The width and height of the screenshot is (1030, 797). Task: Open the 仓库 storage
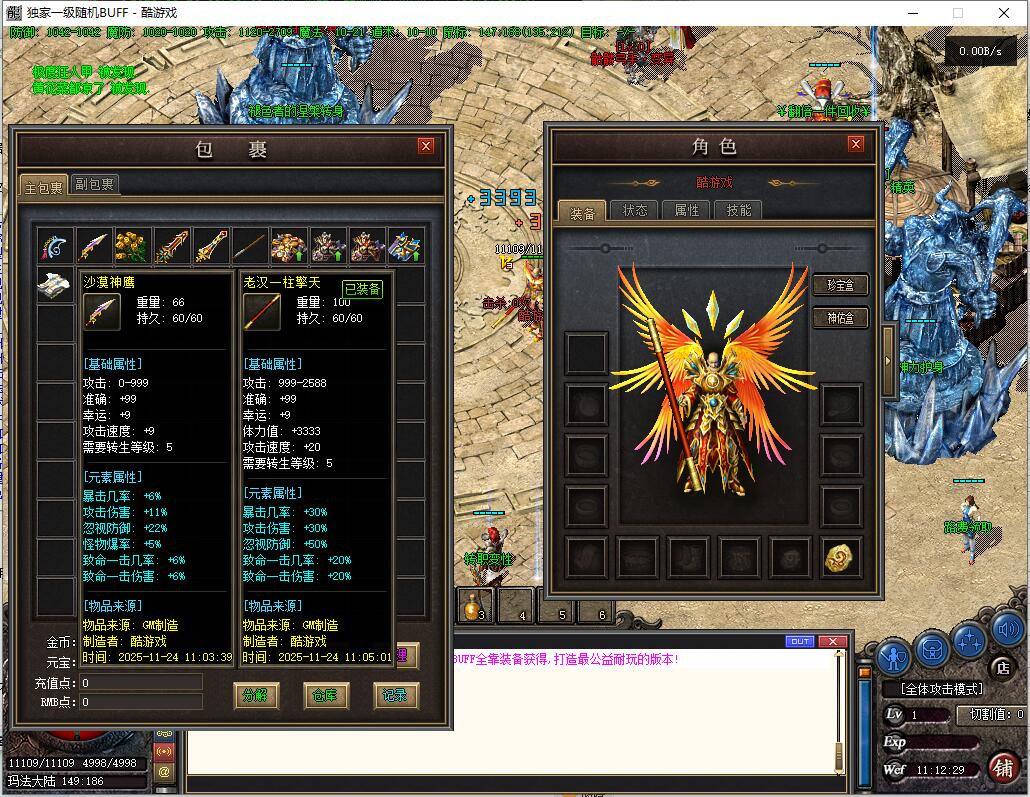pyautogui.click(x=325, y=695)
